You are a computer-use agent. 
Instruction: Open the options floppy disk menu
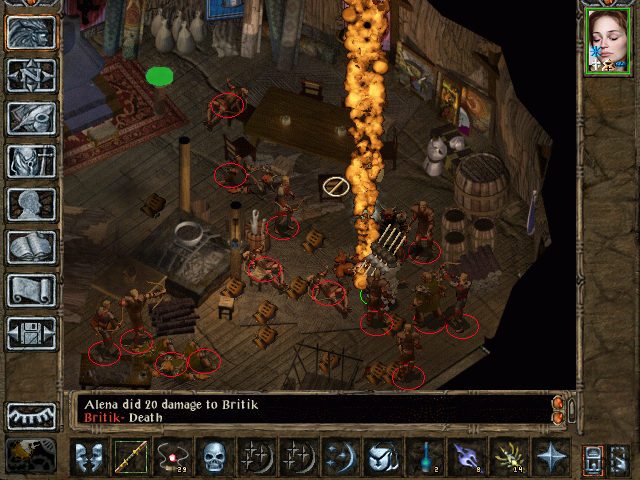31,332
